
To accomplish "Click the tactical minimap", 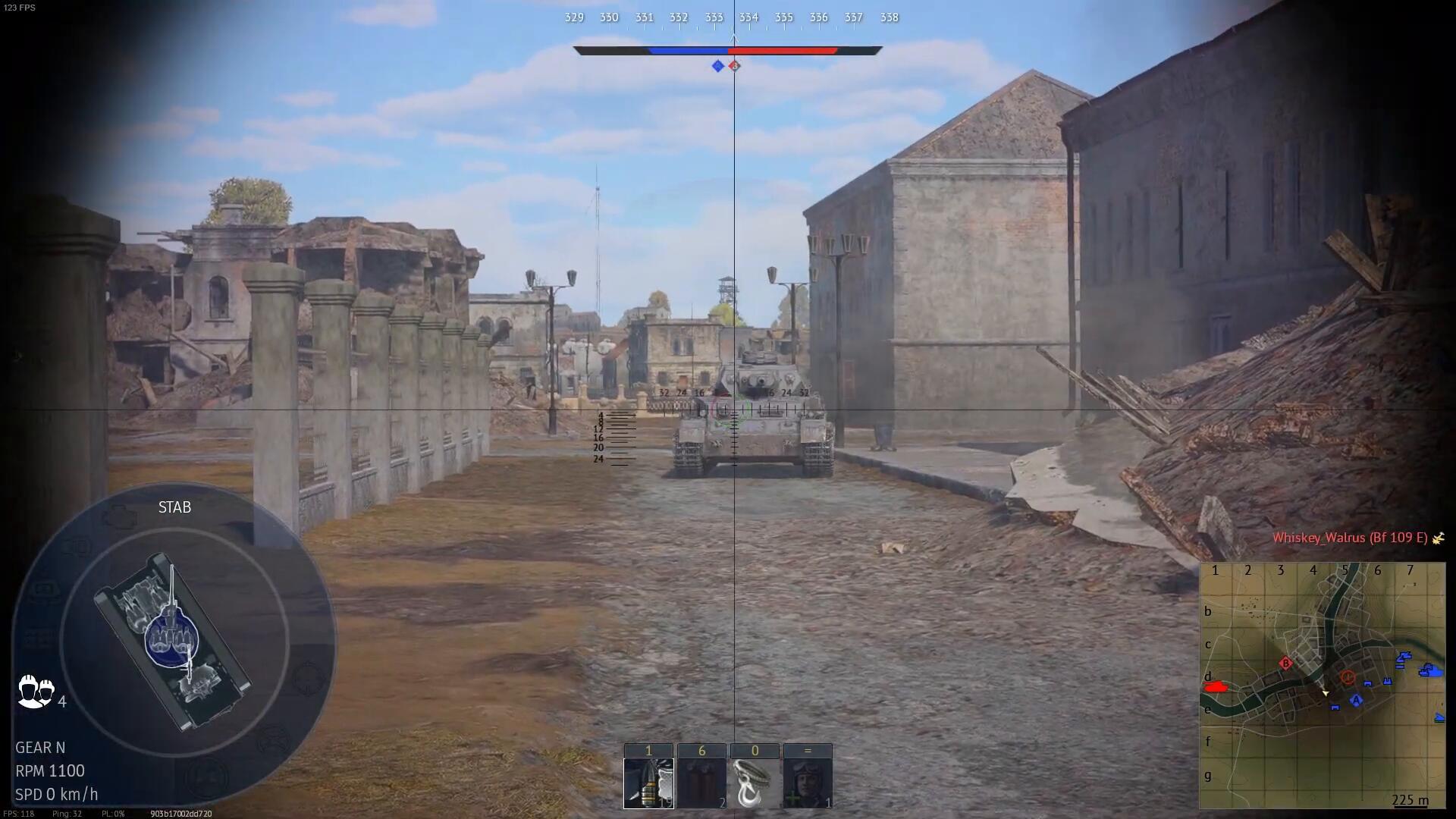I will [1322, 686].
